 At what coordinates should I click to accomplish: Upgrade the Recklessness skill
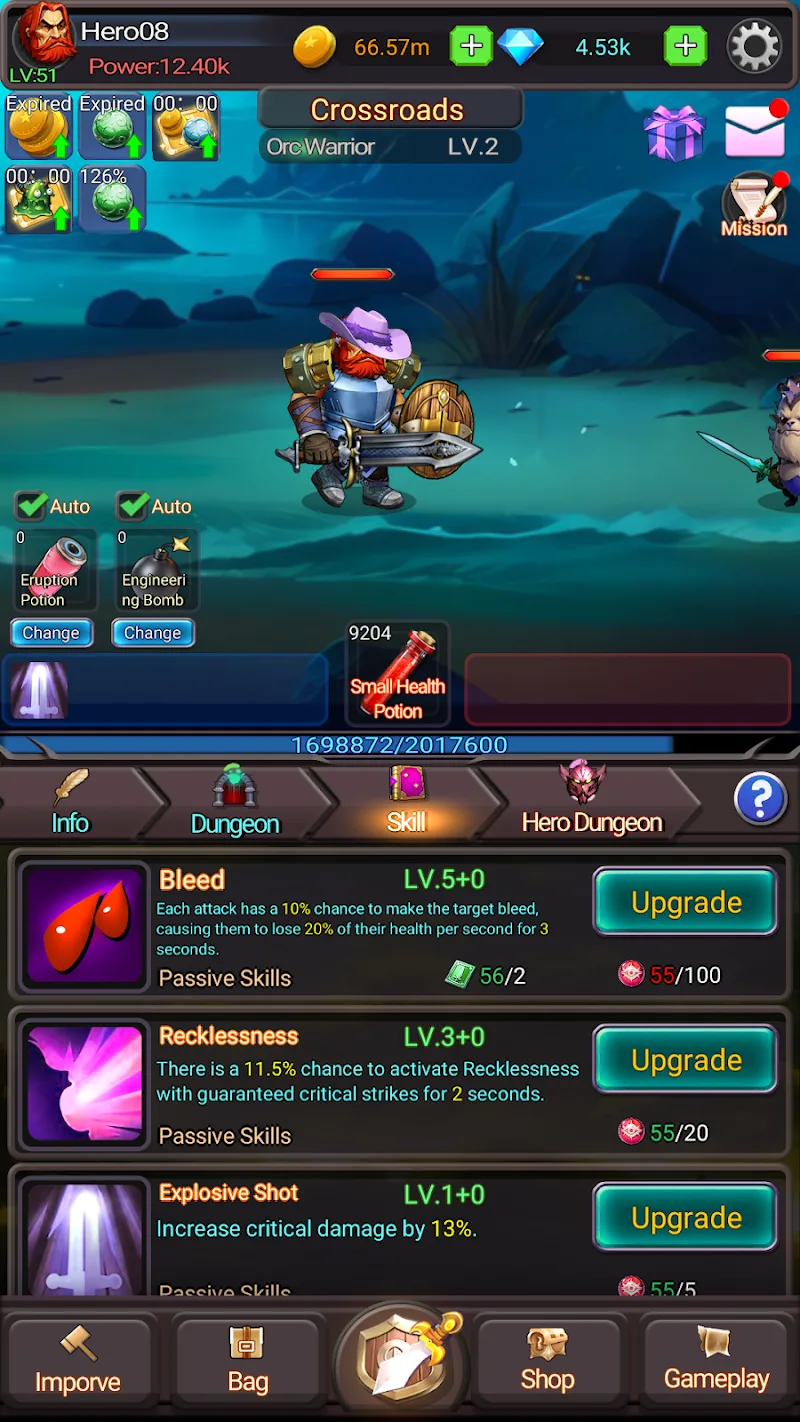pos(685,1060)
